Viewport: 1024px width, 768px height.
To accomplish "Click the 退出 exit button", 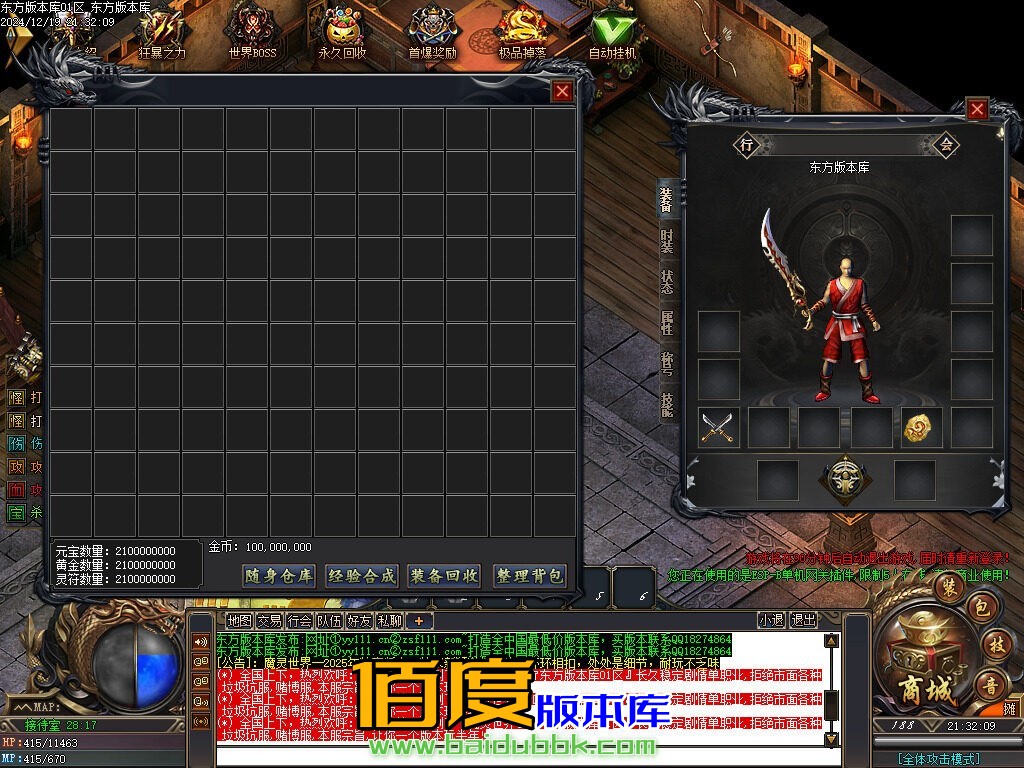I will pos(803,620).
